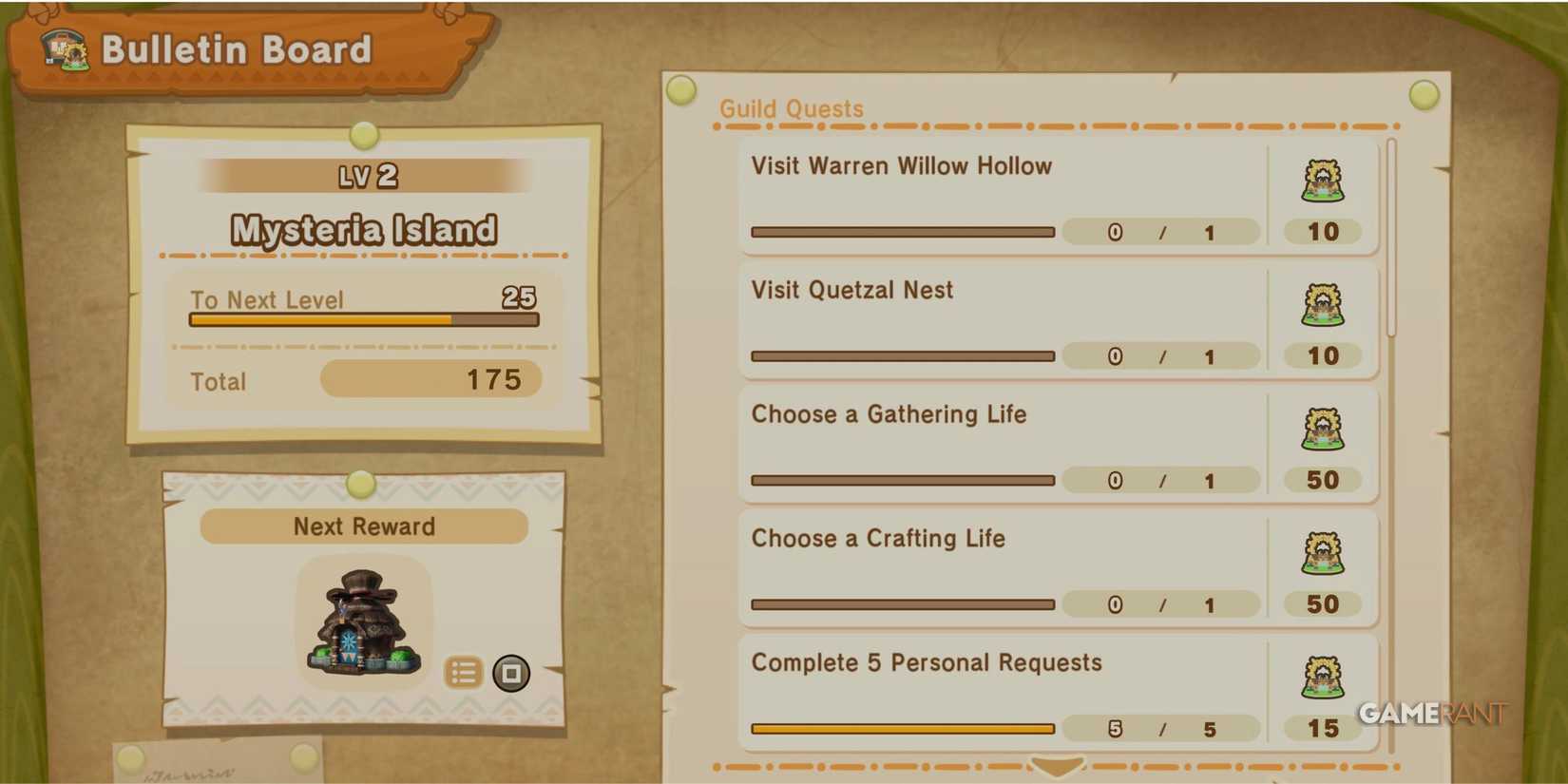Switch to the Guild Quests tab
This screenshot has height=784, width=1568.
click(x=791, y=108)
